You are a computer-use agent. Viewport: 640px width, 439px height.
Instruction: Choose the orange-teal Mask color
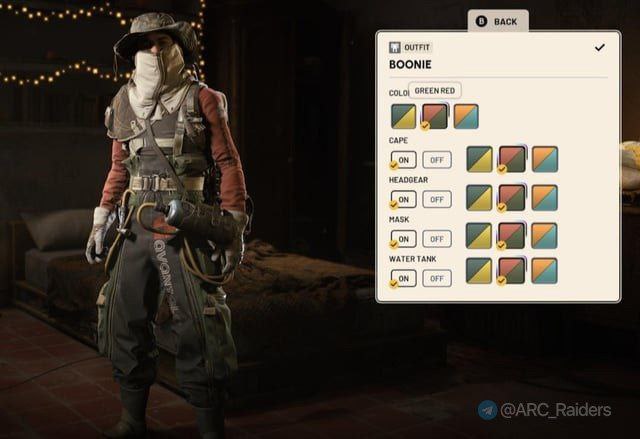tap(544, 236)
